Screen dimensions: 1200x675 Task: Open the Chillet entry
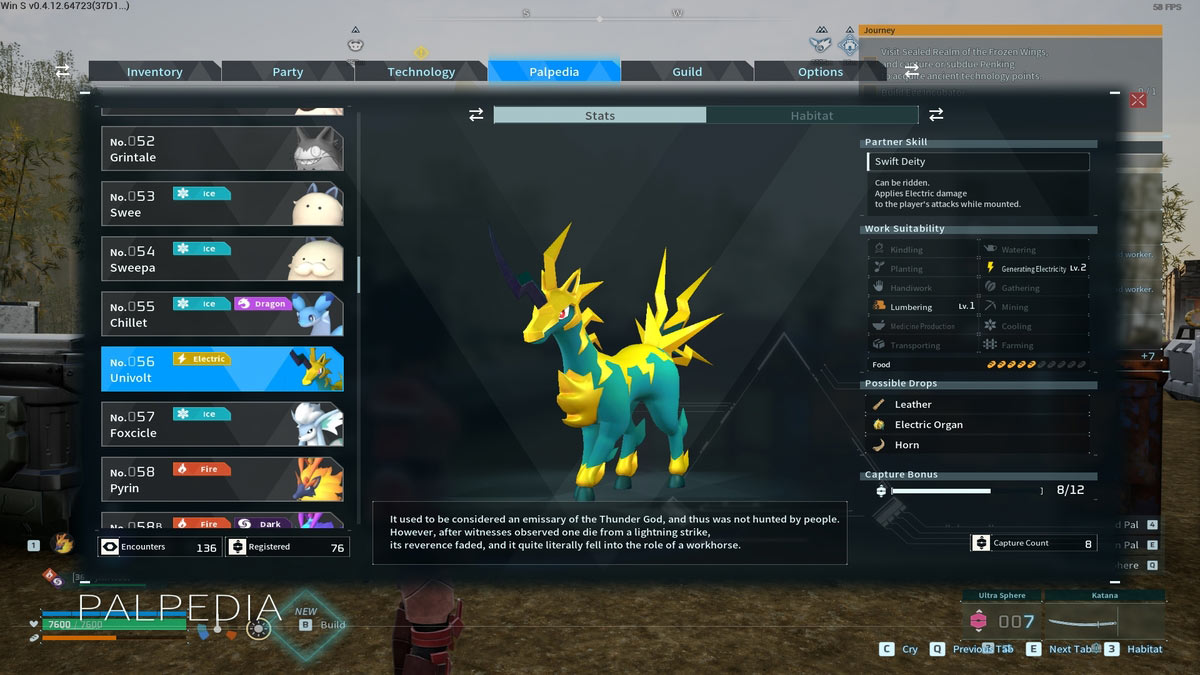[x=222, y=314]
